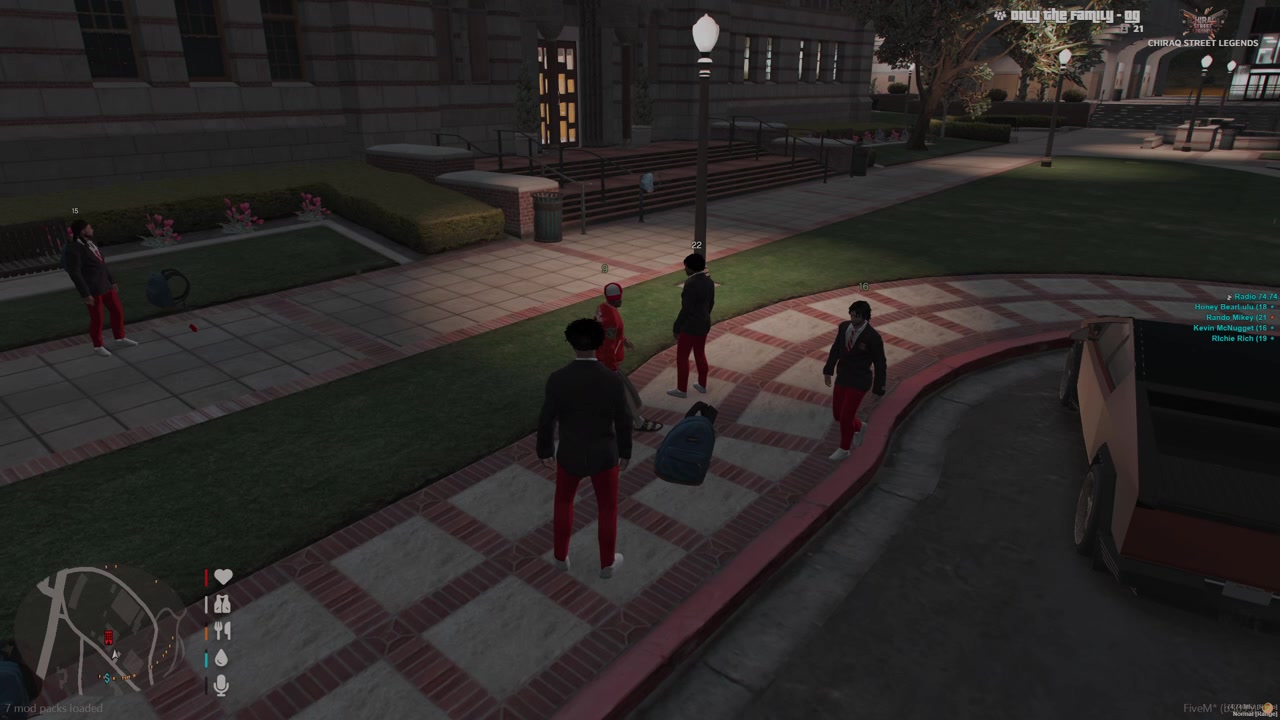Select the red building marker on minimap
The width and height of the screenshot is (1280, 720).
click(108, 637)
